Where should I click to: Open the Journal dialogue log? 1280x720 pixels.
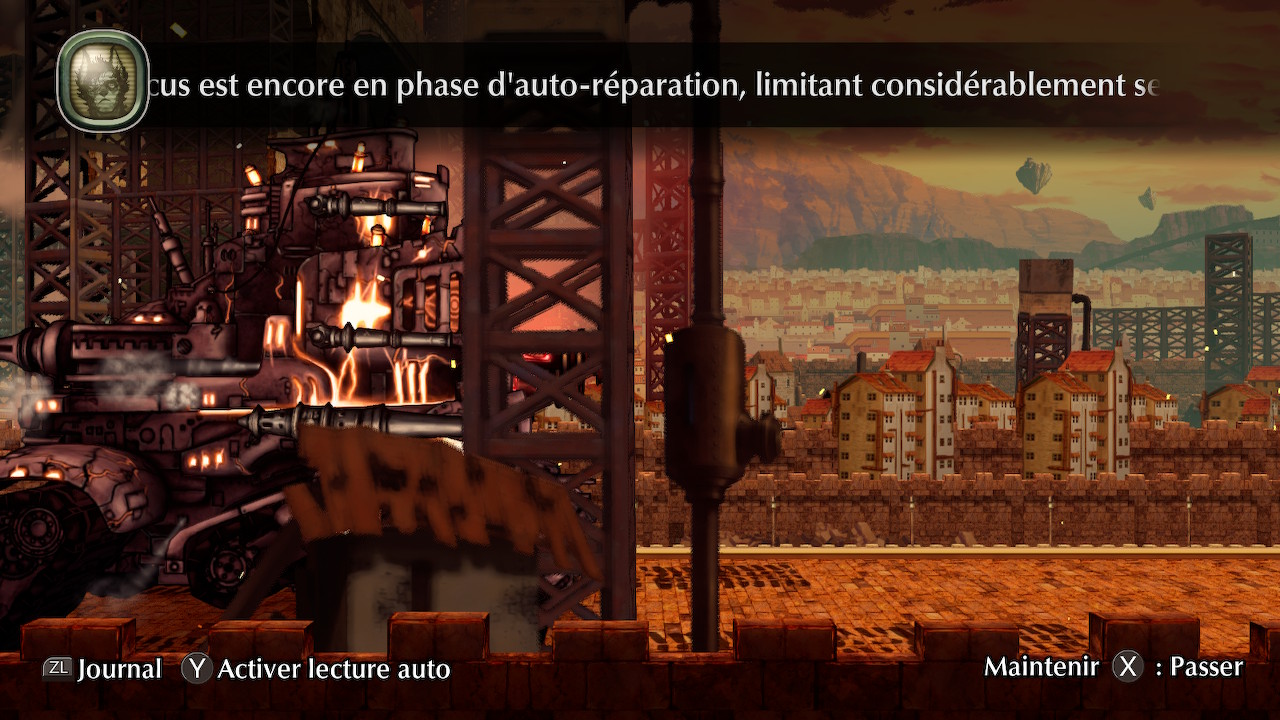click(x=102, y=669)
